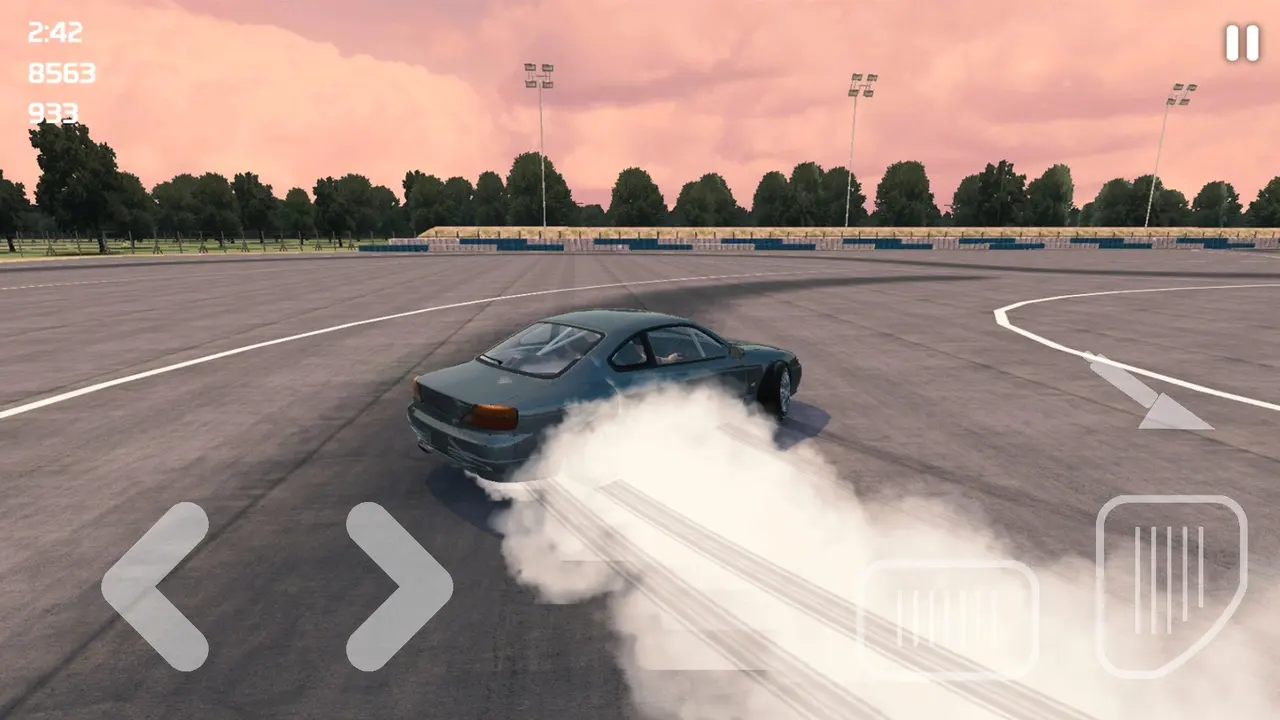Viewport: 1280px width, 720px height.
Task: Tap the right steering arrow
Action: click(400, 586)
